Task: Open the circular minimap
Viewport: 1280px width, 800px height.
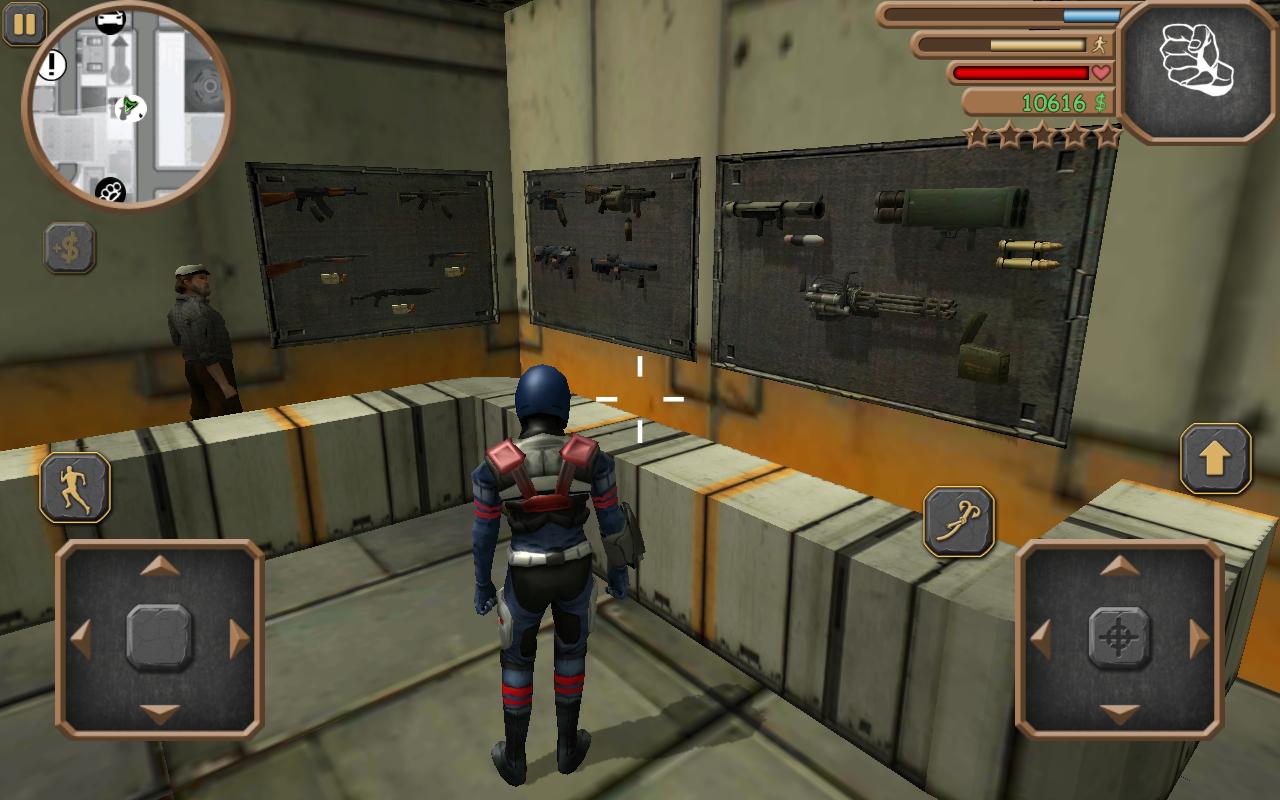Action: [127, 104]
